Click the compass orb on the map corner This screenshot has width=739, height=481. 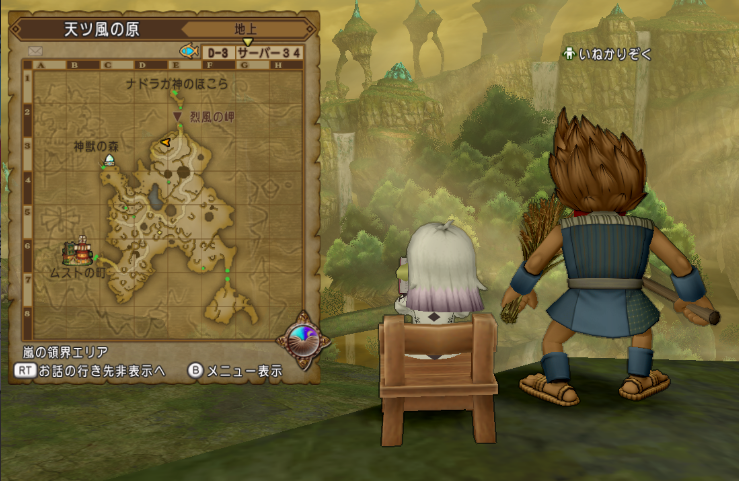click(x=308, y=338)
